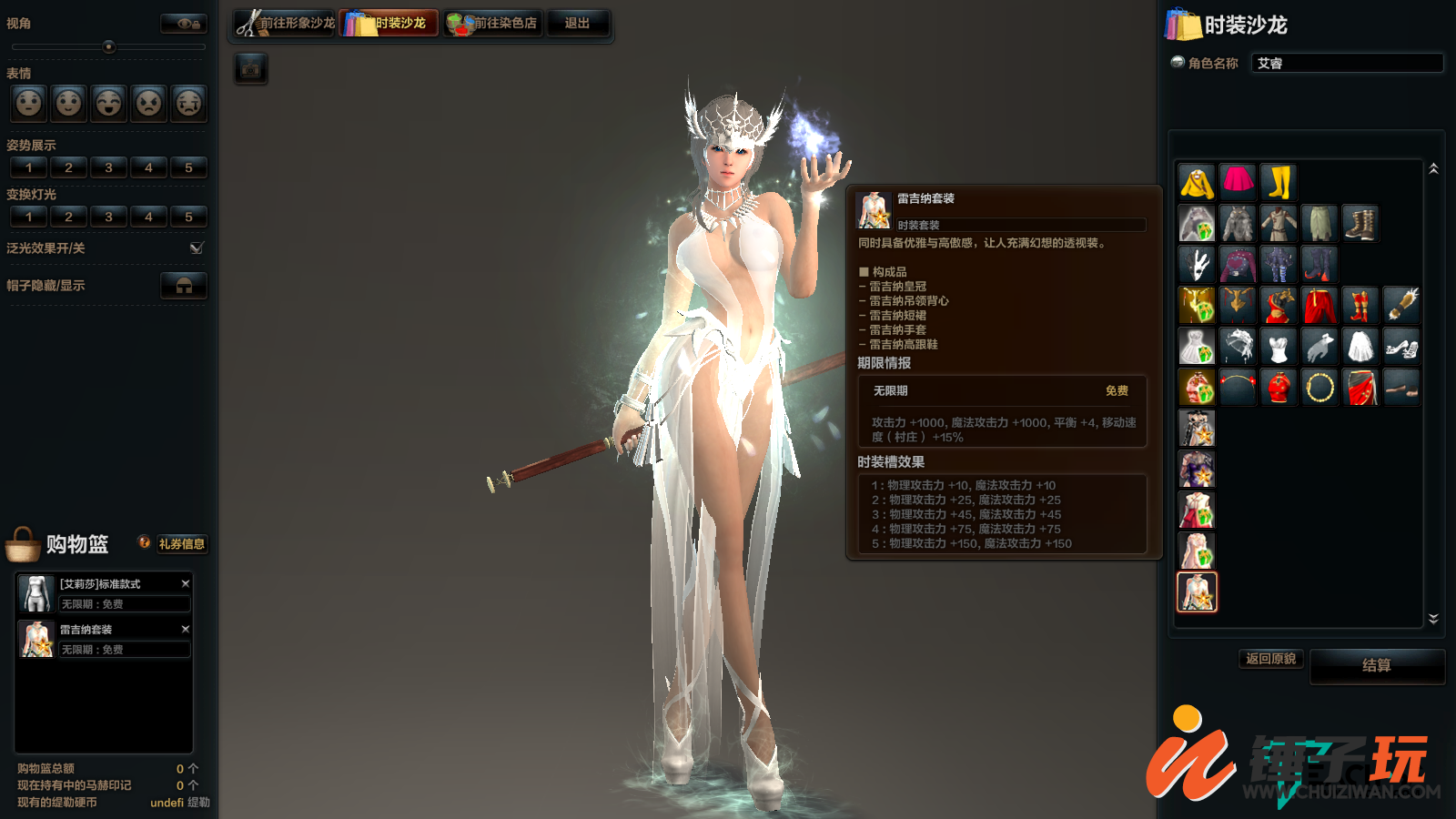Toggle the 视角 eye-lock camera button
The width and height of the screenshot is (1456, 819).
coord(184,24)
